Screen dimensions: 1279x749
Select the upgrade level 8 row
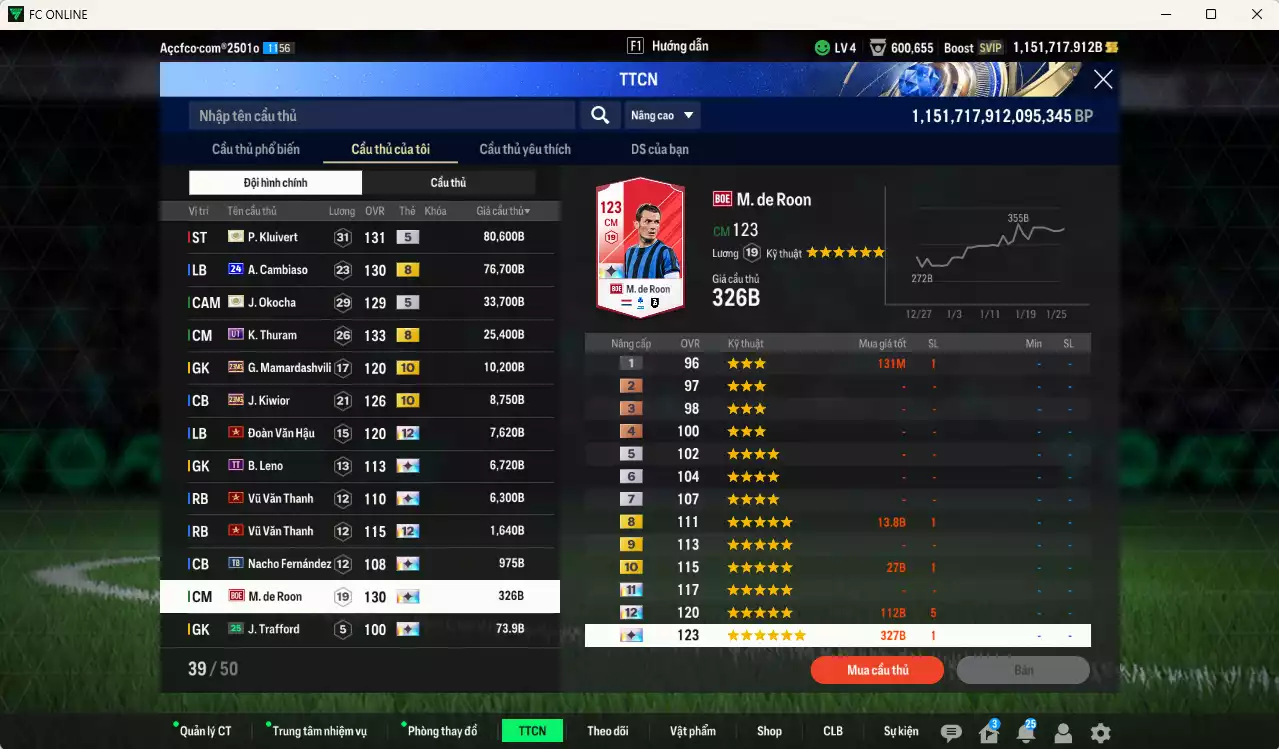click(x=837, y=522)
